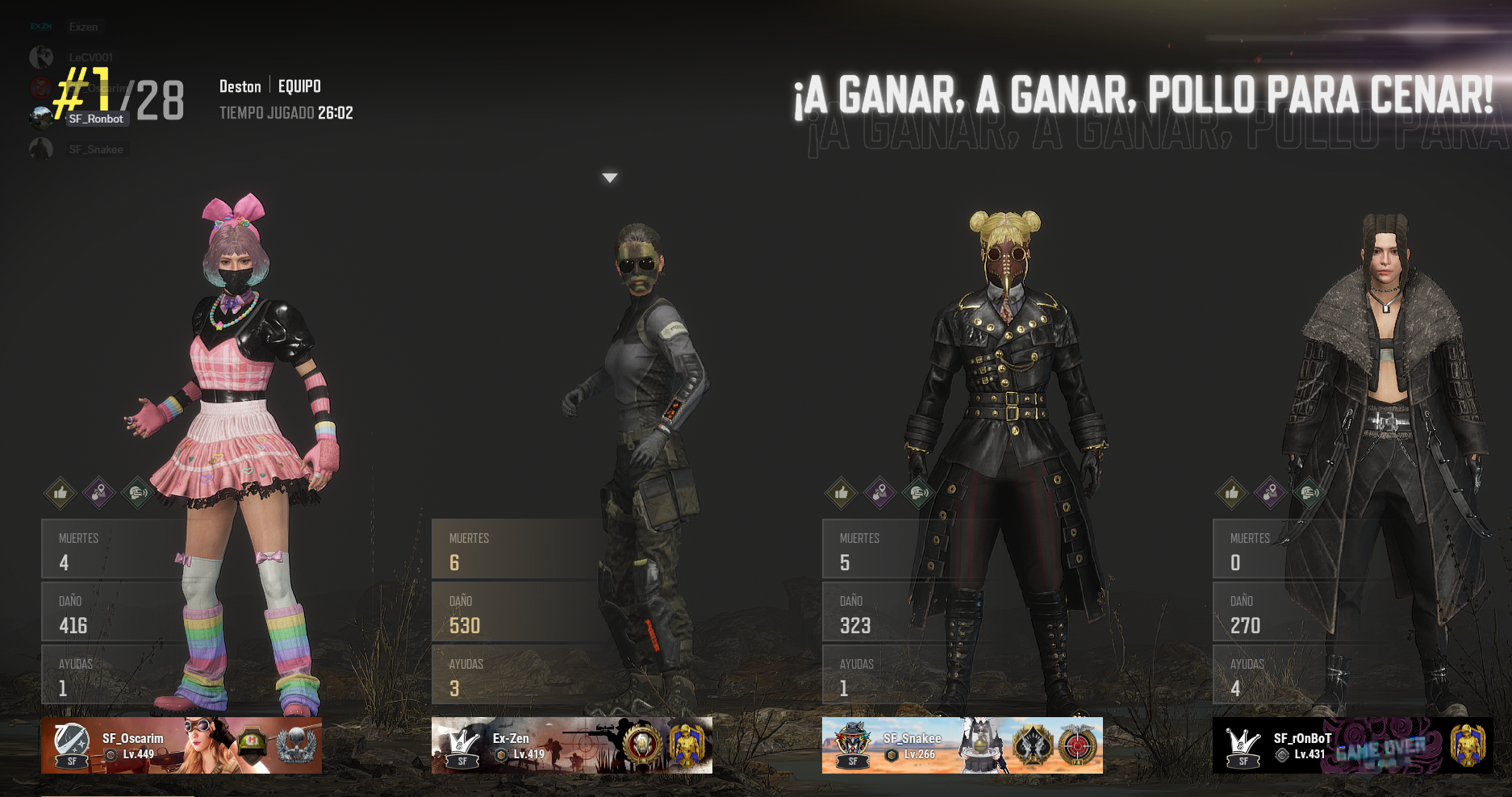Click SF_Ronbot in the voice overlay list
This screenshot has width=1512, height=797.
pos(96,119)
